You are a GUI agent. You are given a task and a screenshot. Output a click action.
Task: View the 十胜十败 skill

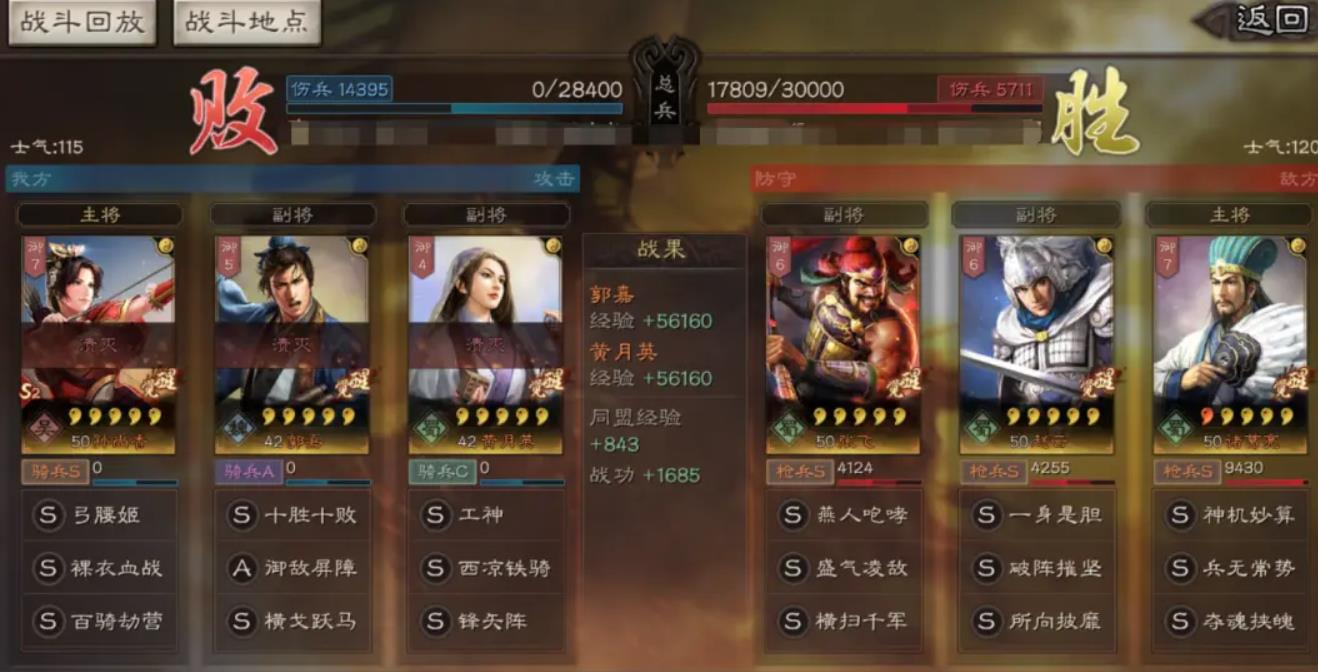click(x=293, y=515)
